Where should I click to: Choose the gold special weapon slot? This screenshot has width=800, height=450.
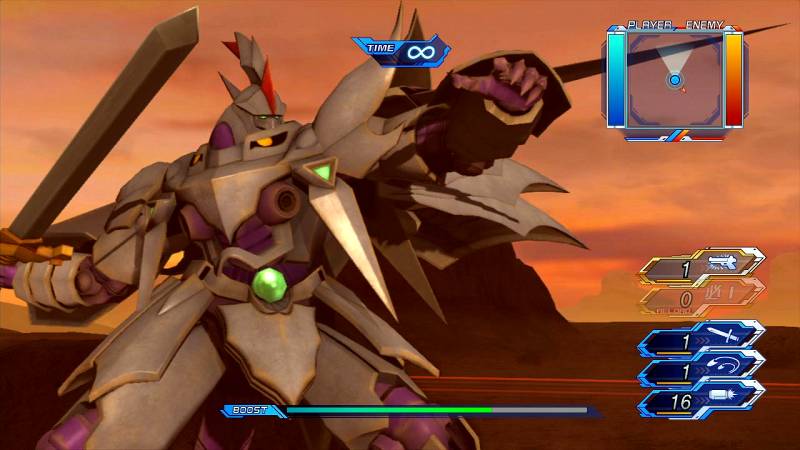pos(702,266)
